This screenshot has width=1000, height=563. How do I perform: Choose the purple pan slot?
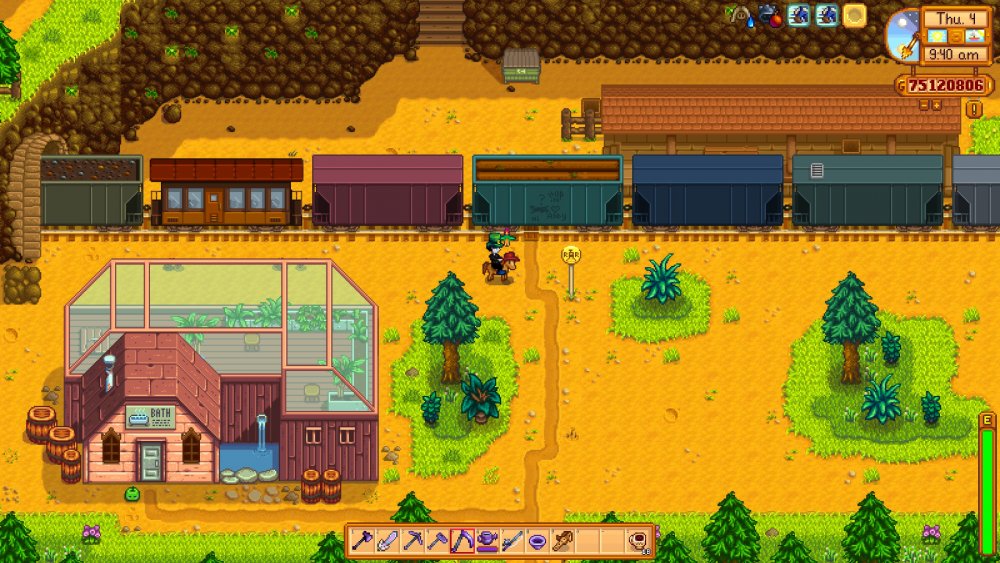click(537, 541)
